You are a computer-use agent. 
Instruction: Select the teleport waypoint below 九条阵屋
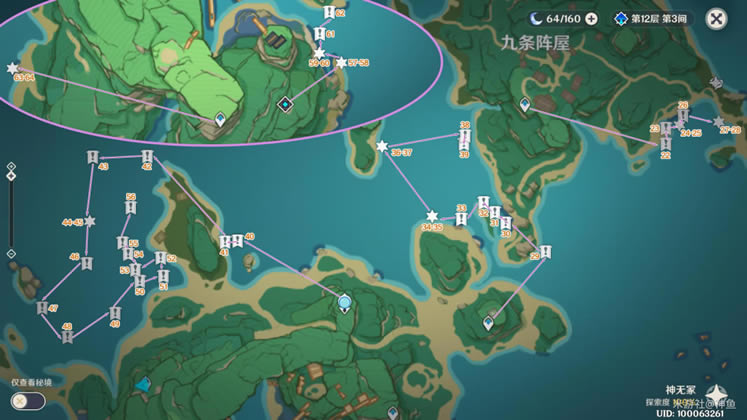pos(525,105)
